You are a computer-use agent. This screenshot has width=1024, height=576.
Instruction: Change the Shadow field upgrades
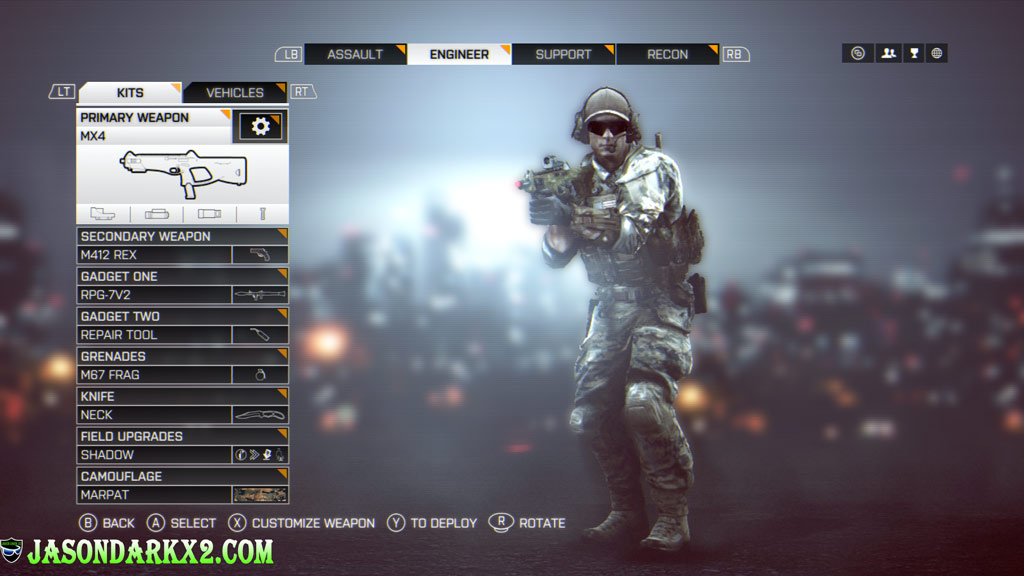coord(182,454)
